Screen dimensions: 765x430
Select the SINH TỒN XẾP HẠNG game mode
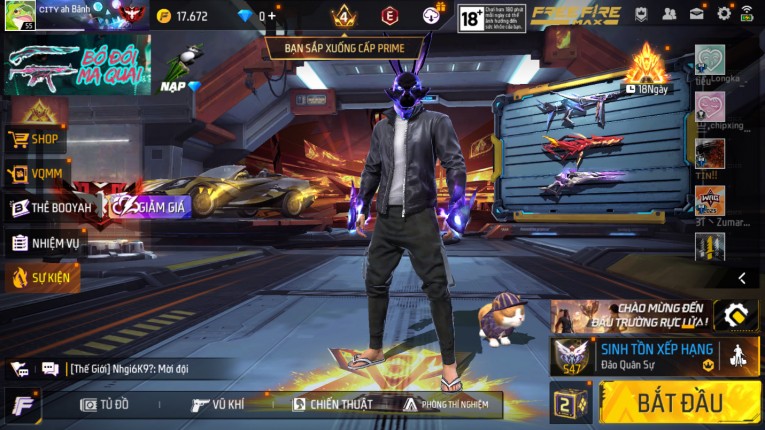point(654,356)
